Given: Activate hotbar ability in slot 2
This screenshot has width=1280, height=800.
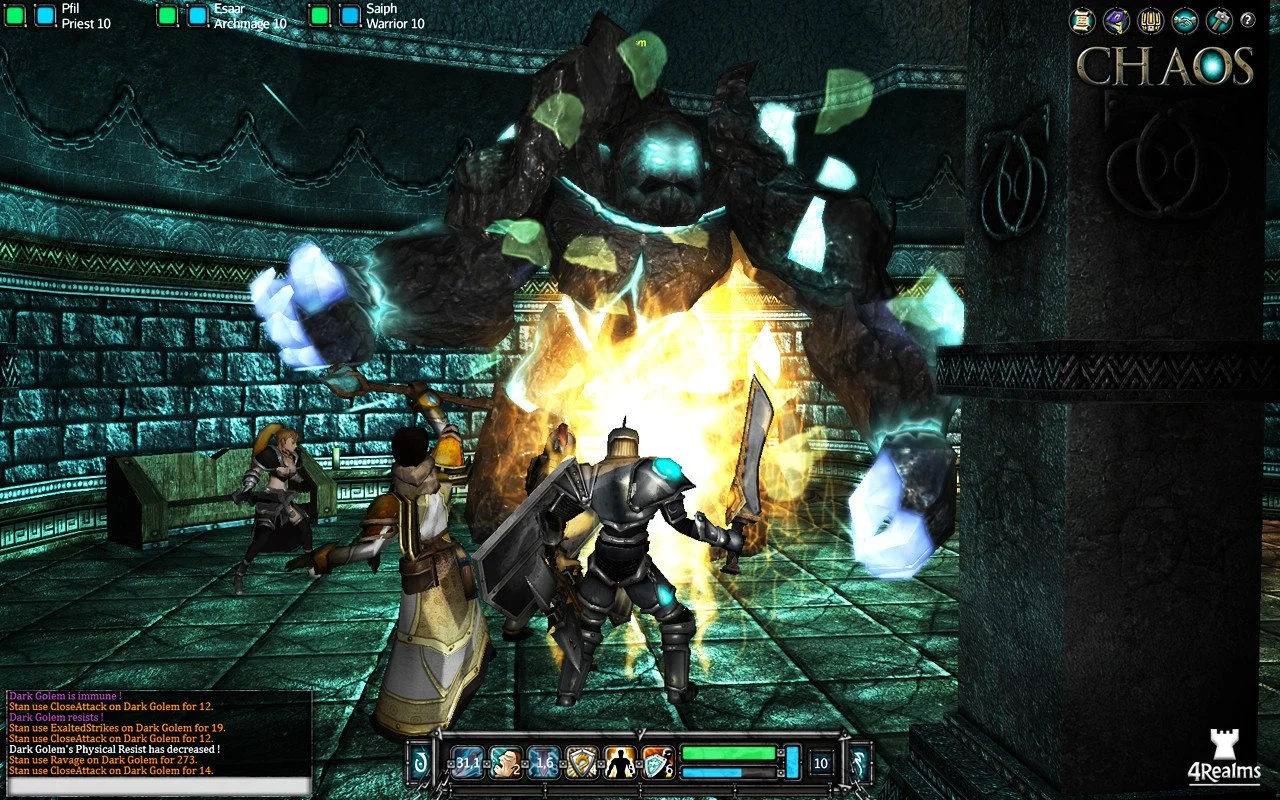Looking at the screenshot, I should 503,764.
